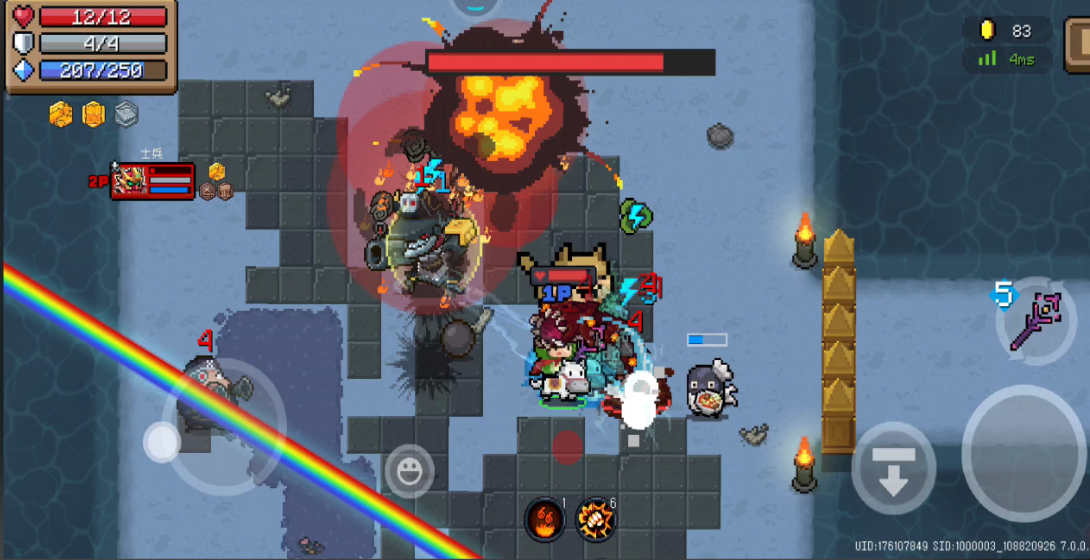Image resolution: width=1090 pixels, height=560 pixels.
Task: Tap the down-arrow button
Action: 893,468
